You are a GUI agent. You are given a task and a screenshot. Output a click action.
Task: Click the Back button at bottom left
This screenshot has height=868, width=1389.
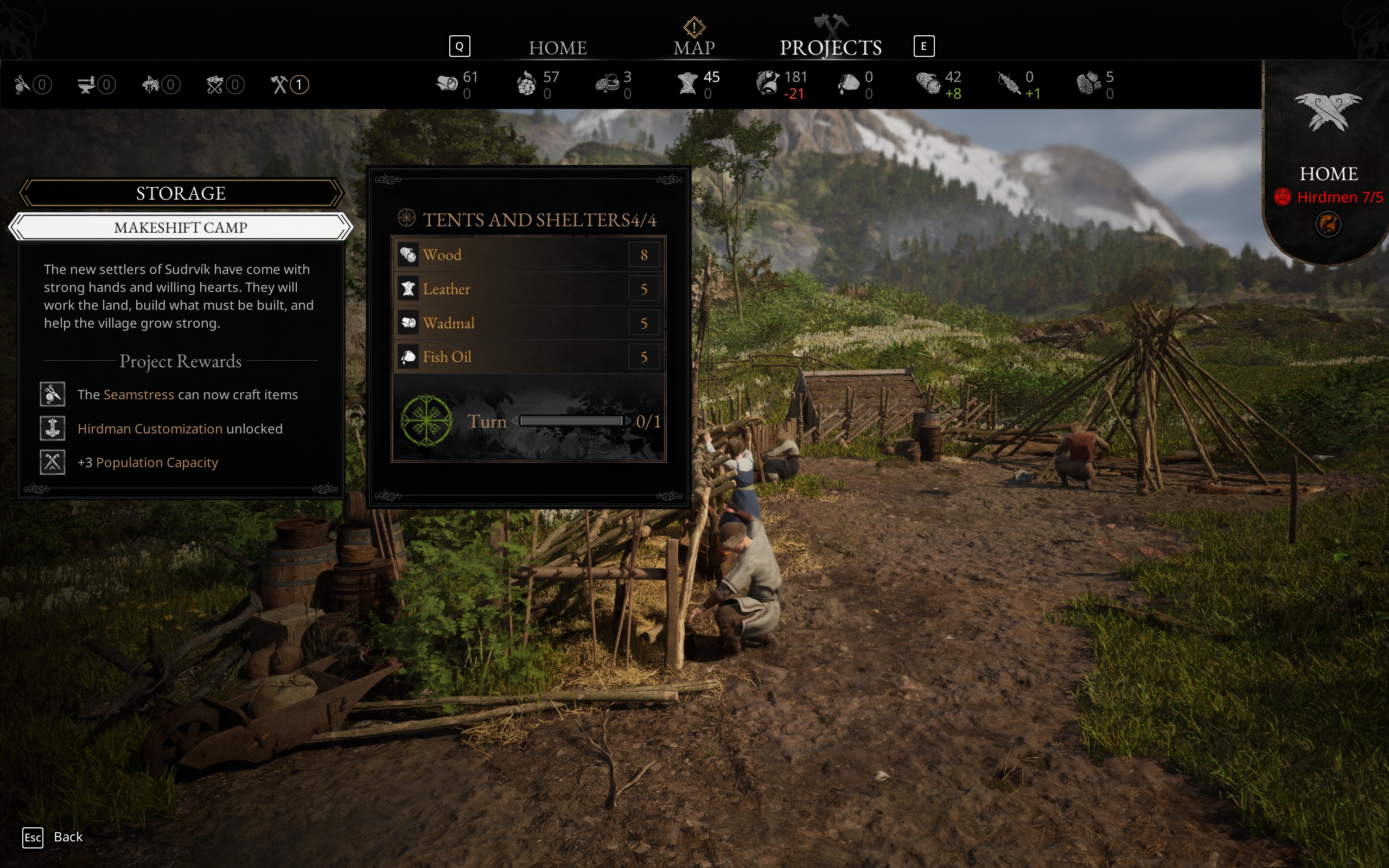(67, 837)
